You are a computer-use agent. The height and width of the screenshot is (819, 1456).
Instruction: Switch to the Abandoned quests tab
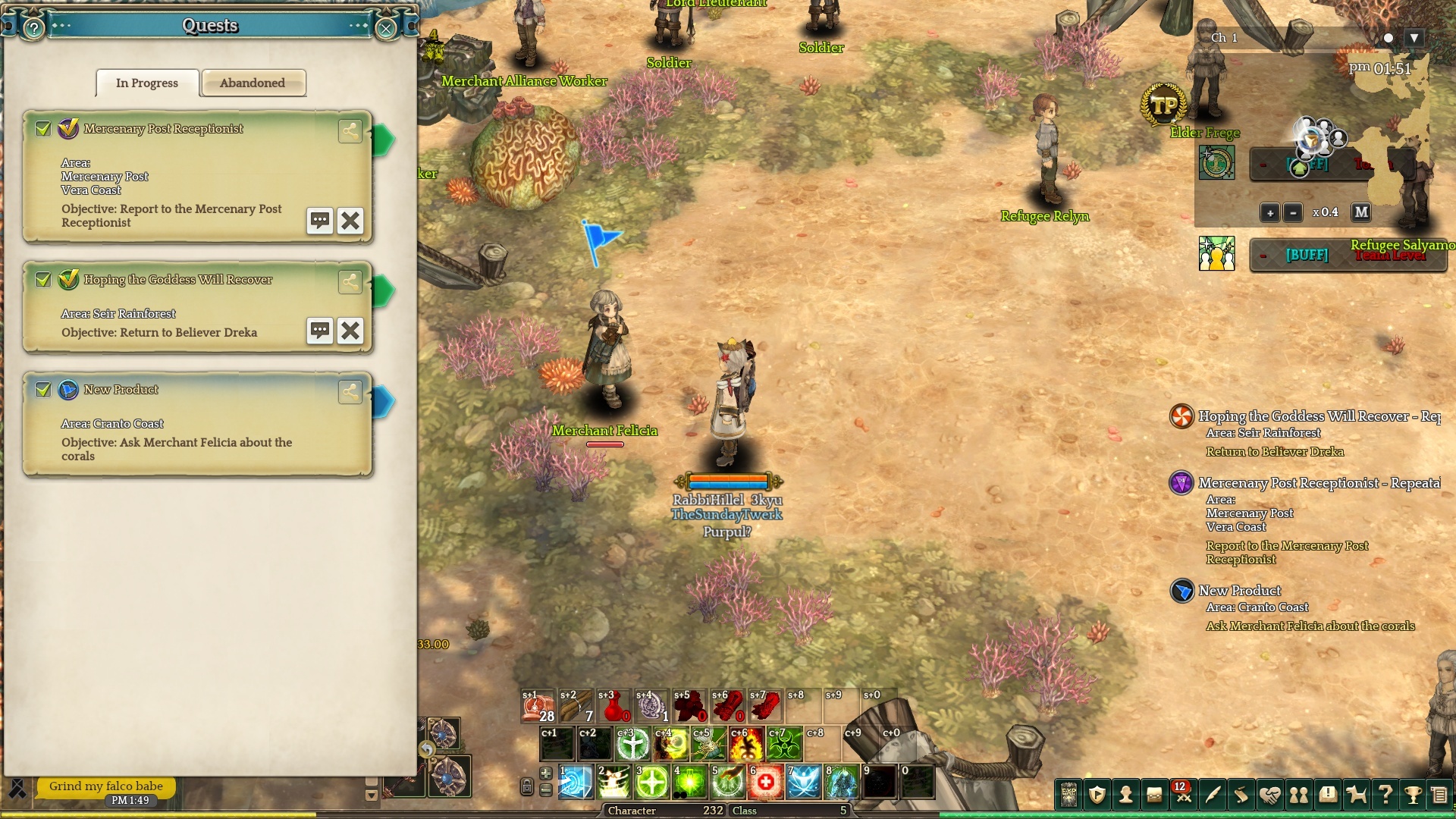253,83
